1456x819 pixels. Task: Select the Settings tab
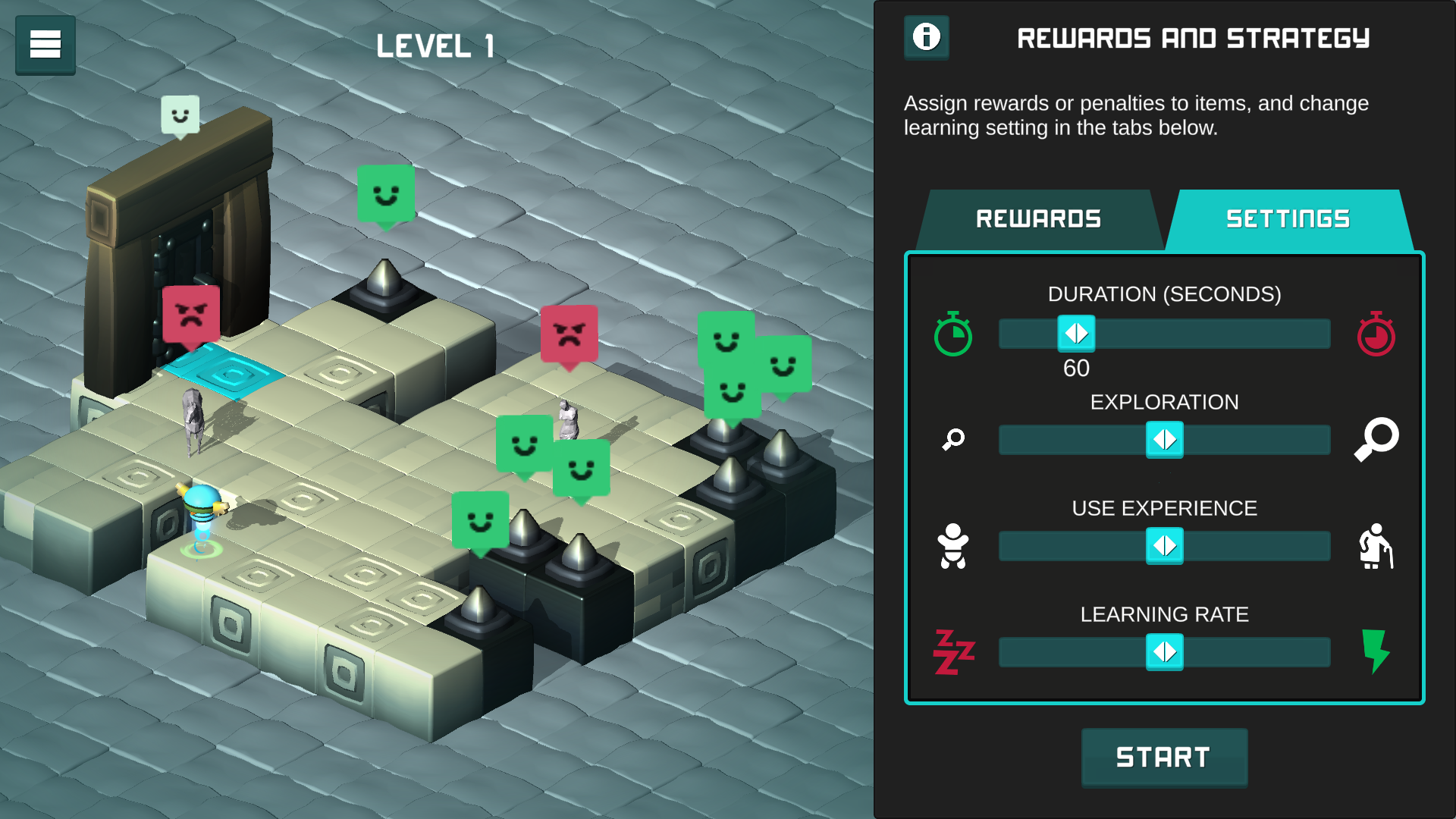[x=1288, y=219]
